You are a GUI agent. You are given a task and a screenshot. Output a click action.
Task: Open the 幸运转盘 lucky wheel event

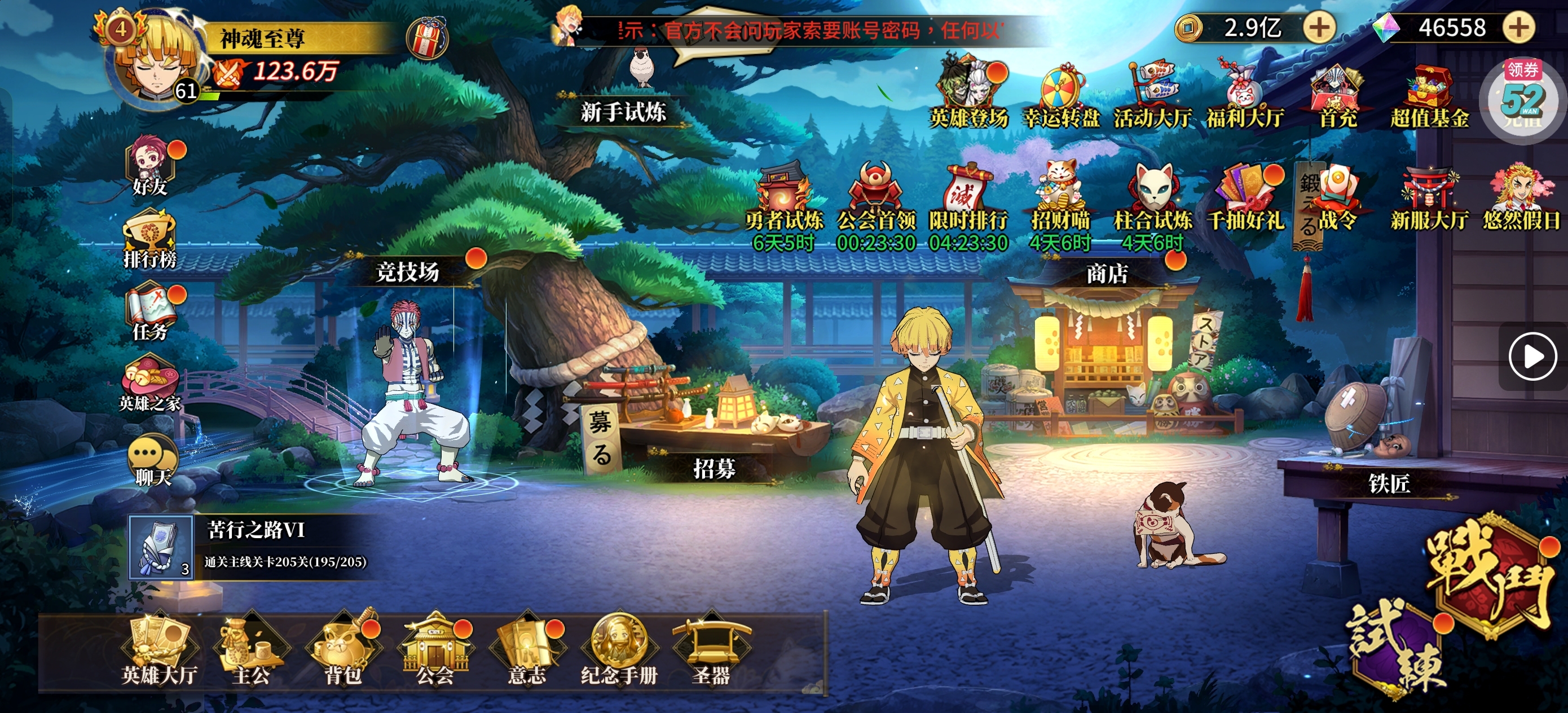pyautogui.click(x=1061, y=98)
